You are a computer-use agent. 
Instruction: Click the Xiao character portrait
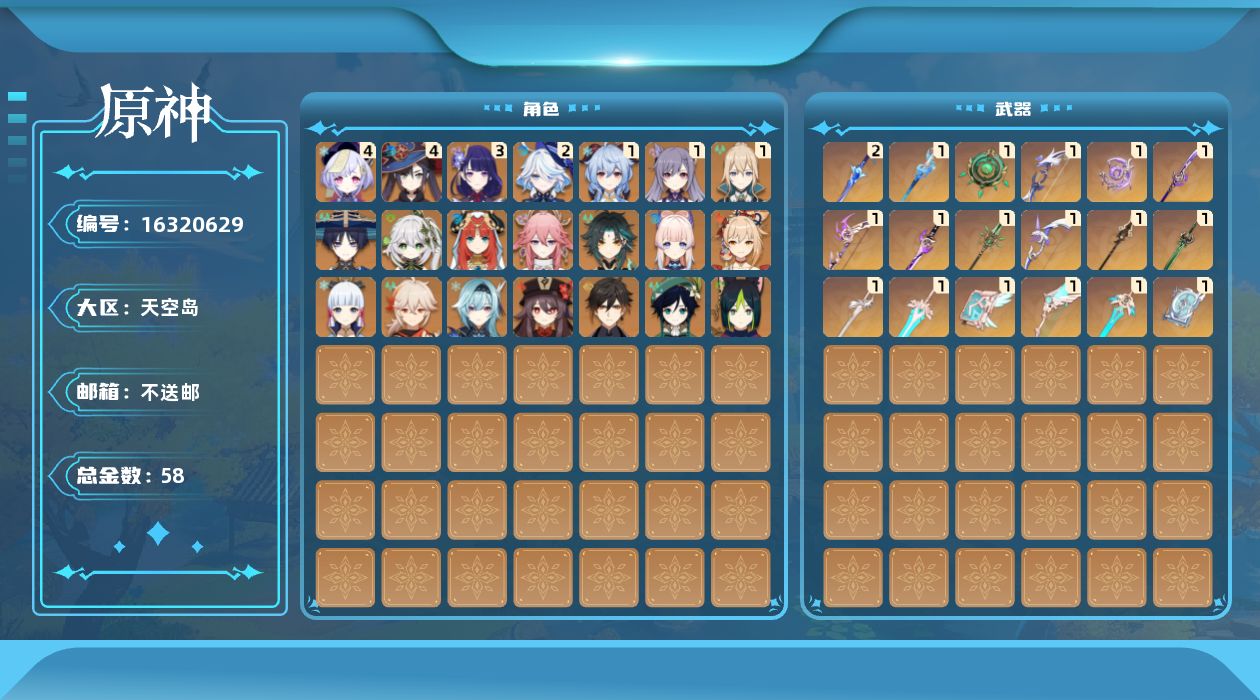coord(609,240)
